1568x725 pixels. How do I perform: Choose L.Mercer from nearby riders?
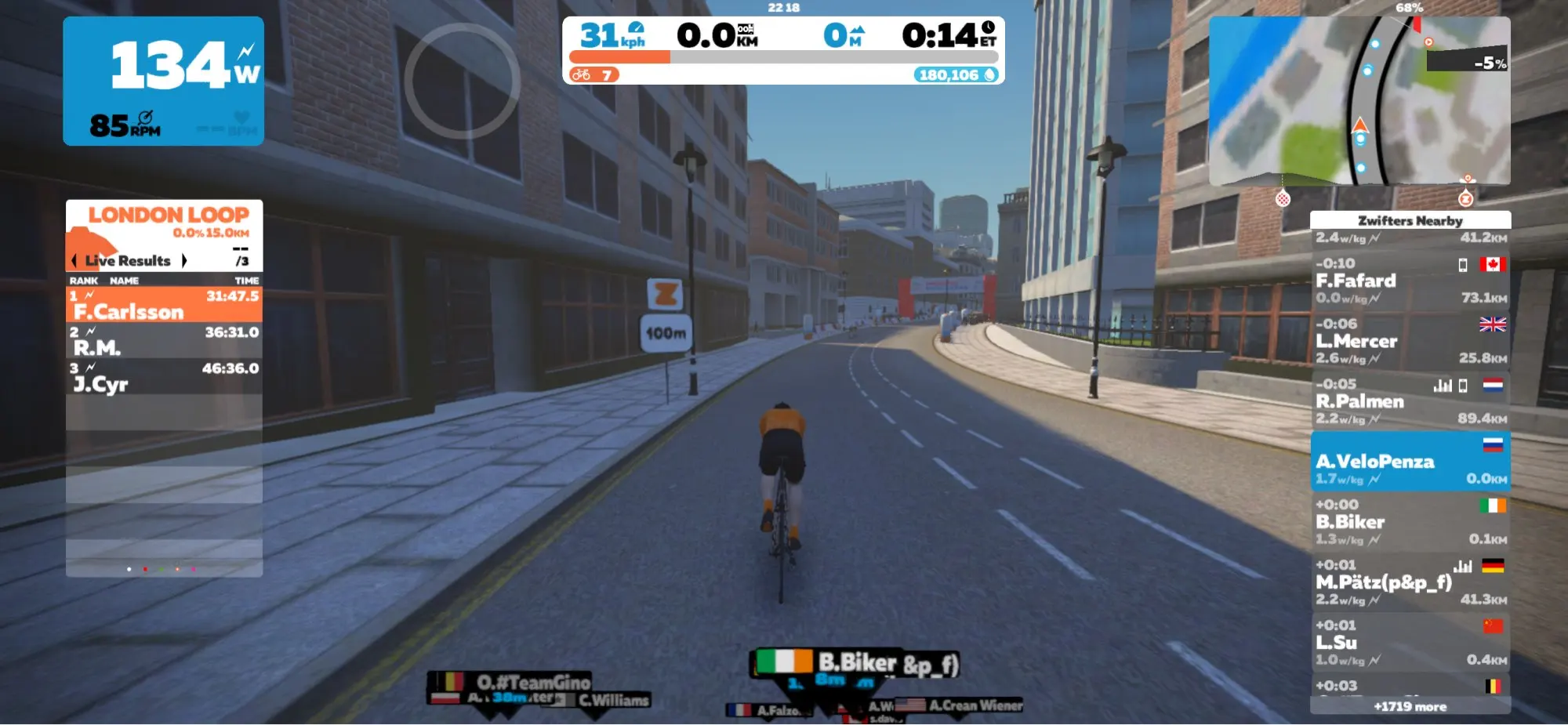click(x=1410, y=341)
